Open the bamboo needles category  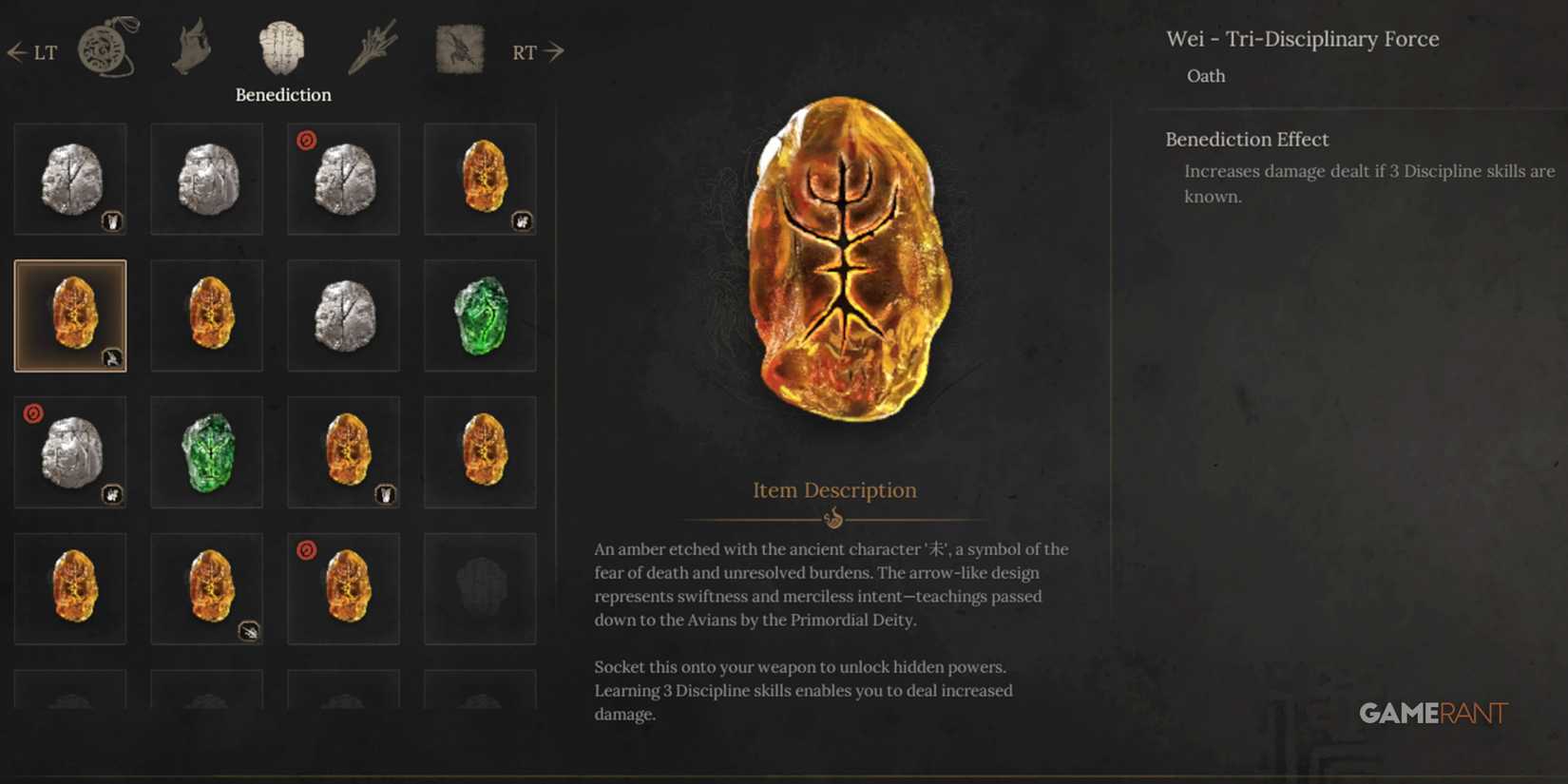click(373, 49)
